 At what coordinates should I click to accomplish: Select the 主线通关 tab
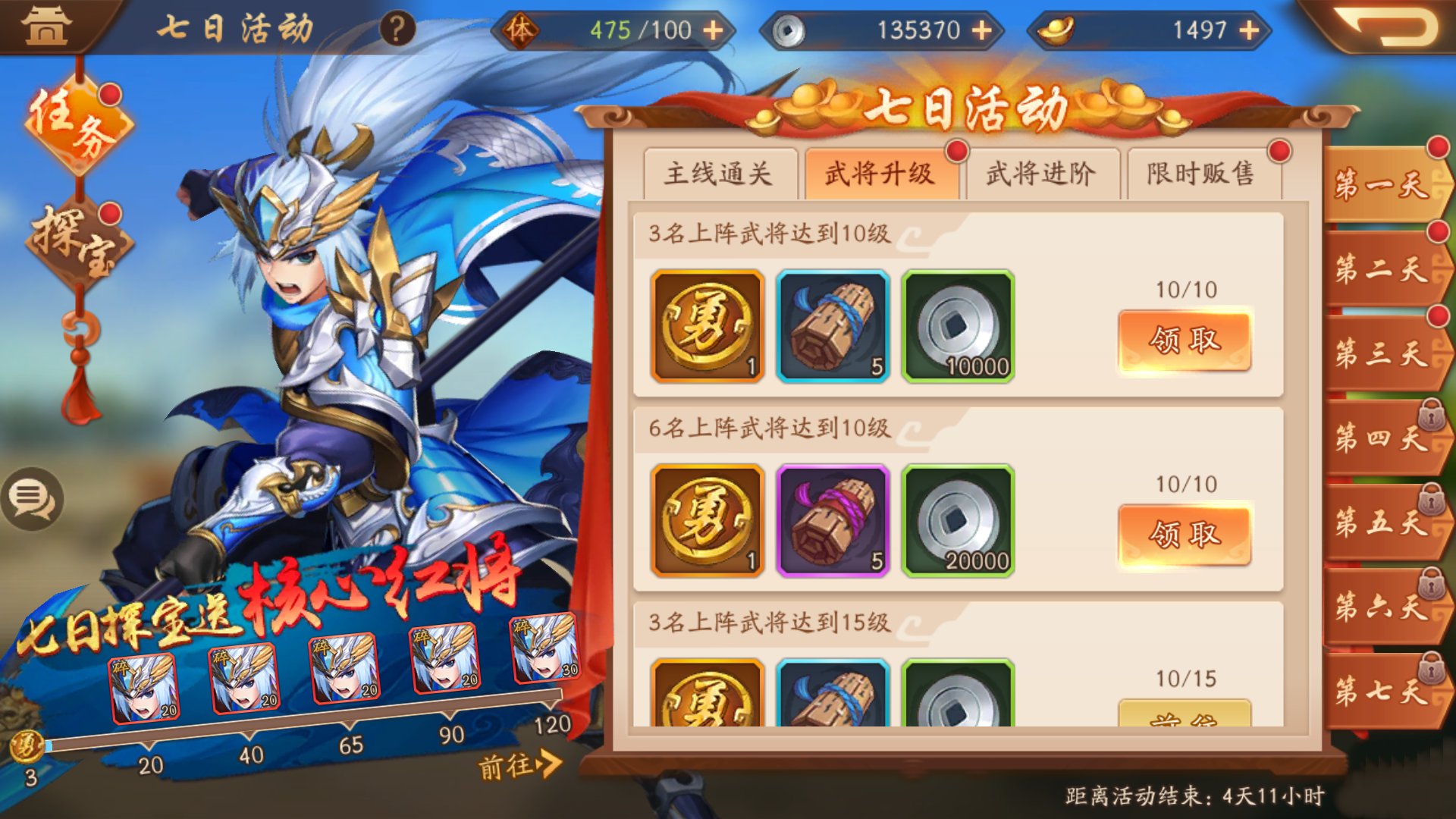(718, 174)
